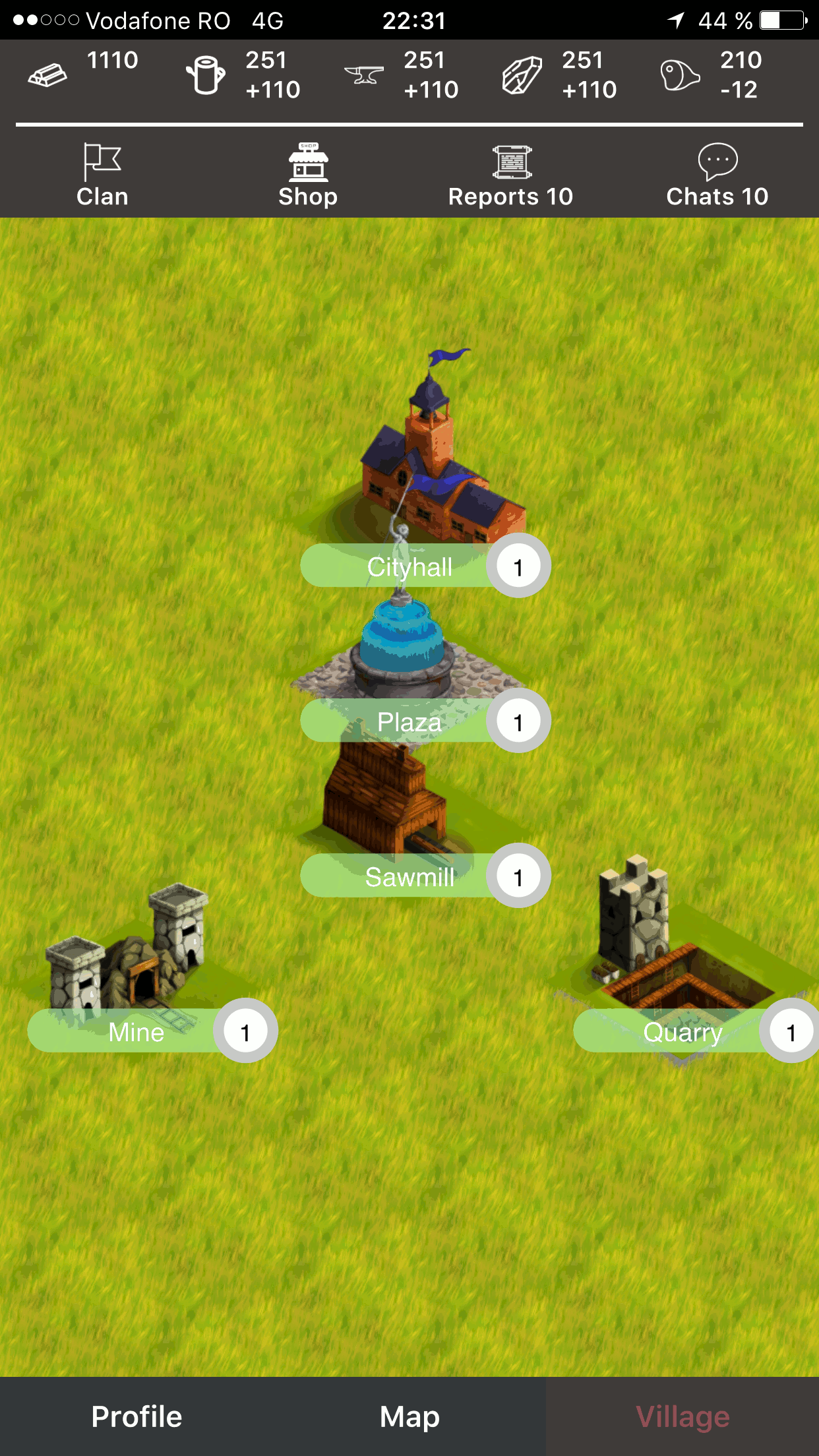Image resolution: width=819 pixels, height=1456 pixels.
Task: Switch to the Map tab
Action: [409, 1416]
